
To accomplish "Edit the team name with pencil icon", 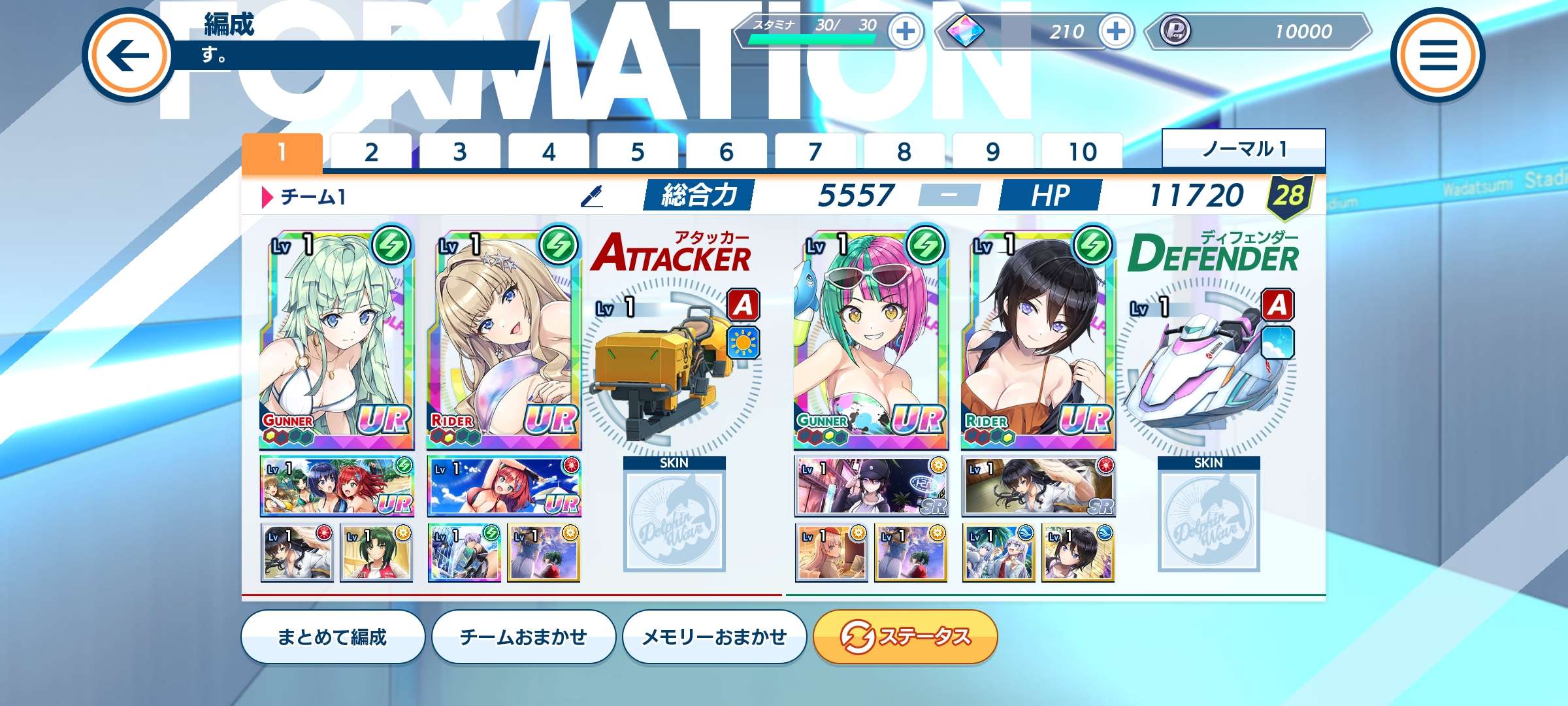I will coord(592,195).
